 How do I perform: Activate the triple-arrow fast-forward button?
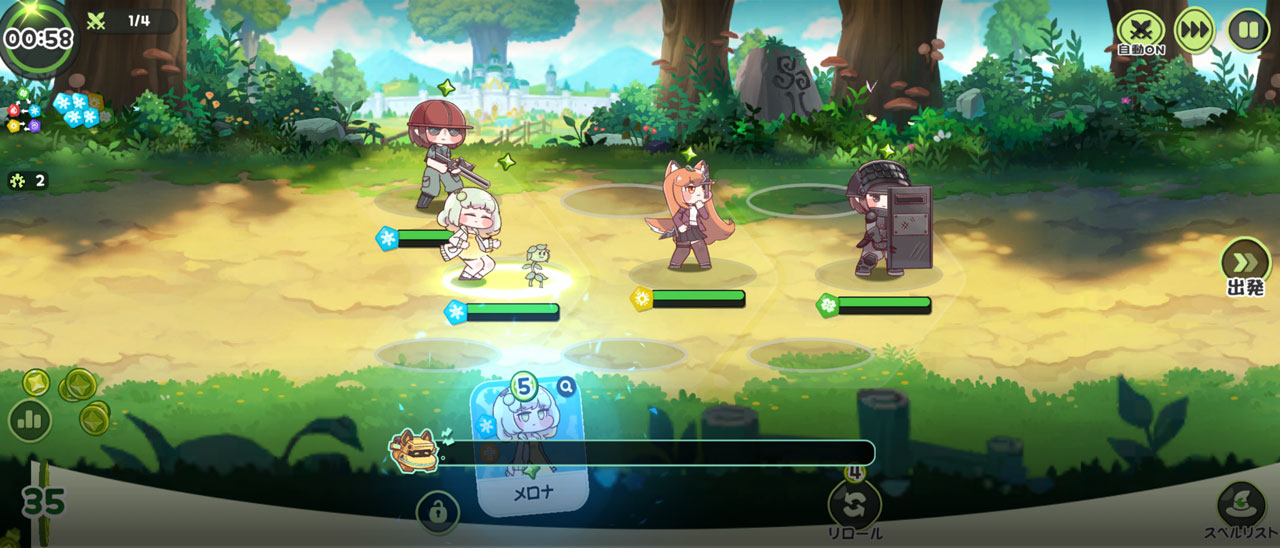(x=1194, y=30)
